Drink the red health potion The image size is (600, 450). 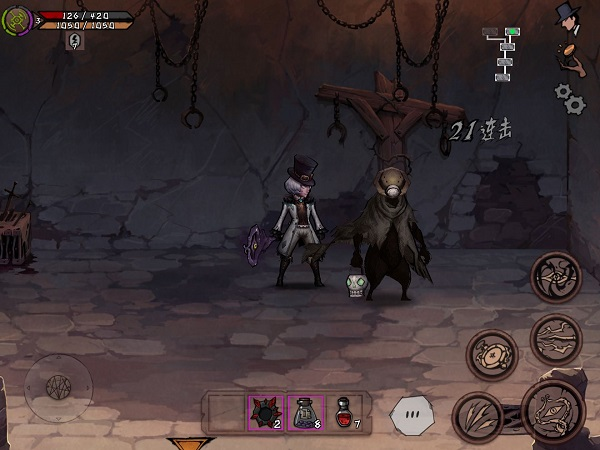coord(344,411)
